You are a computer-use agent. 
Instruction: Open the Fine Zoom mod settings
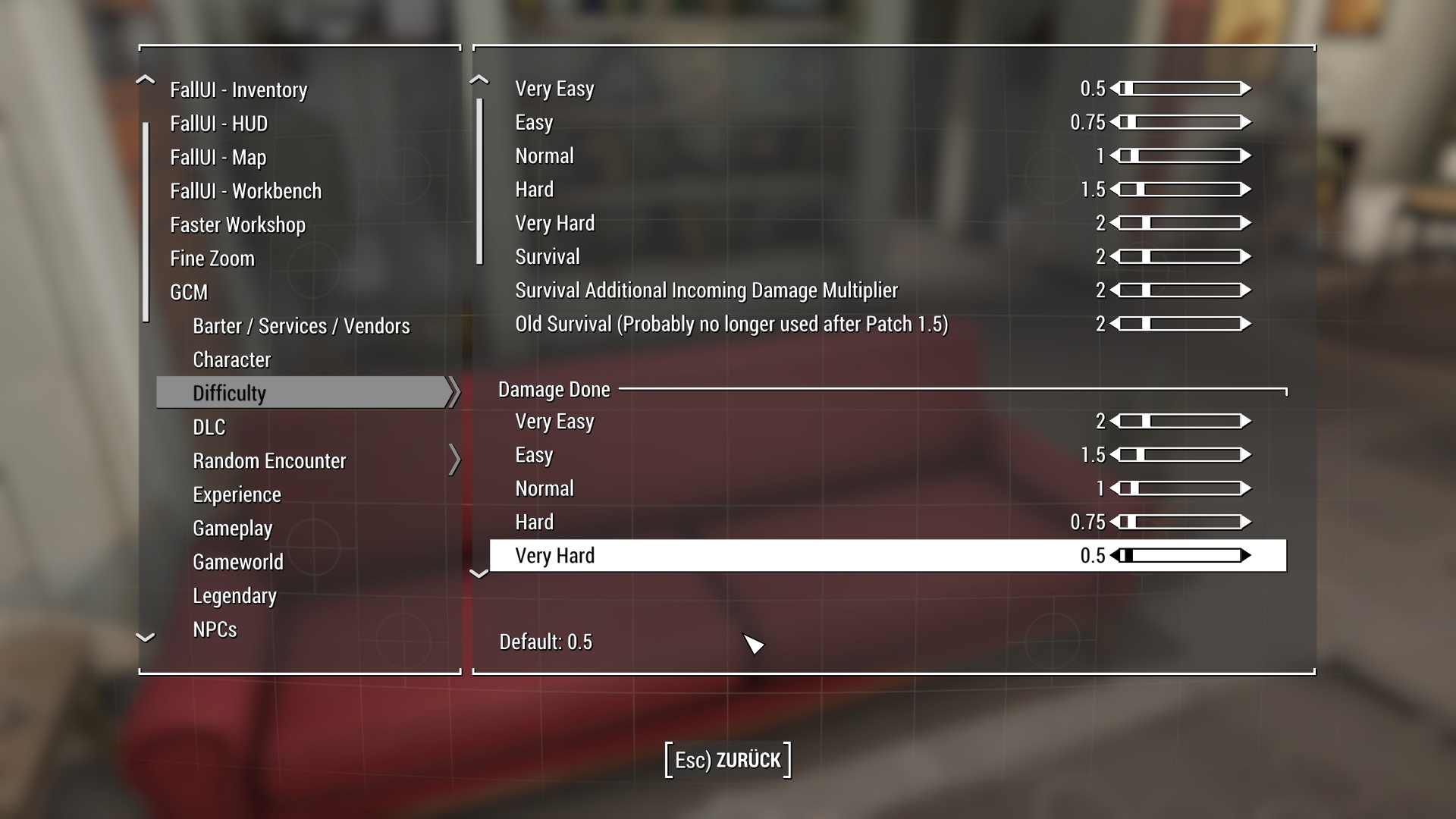coord(212,258)
